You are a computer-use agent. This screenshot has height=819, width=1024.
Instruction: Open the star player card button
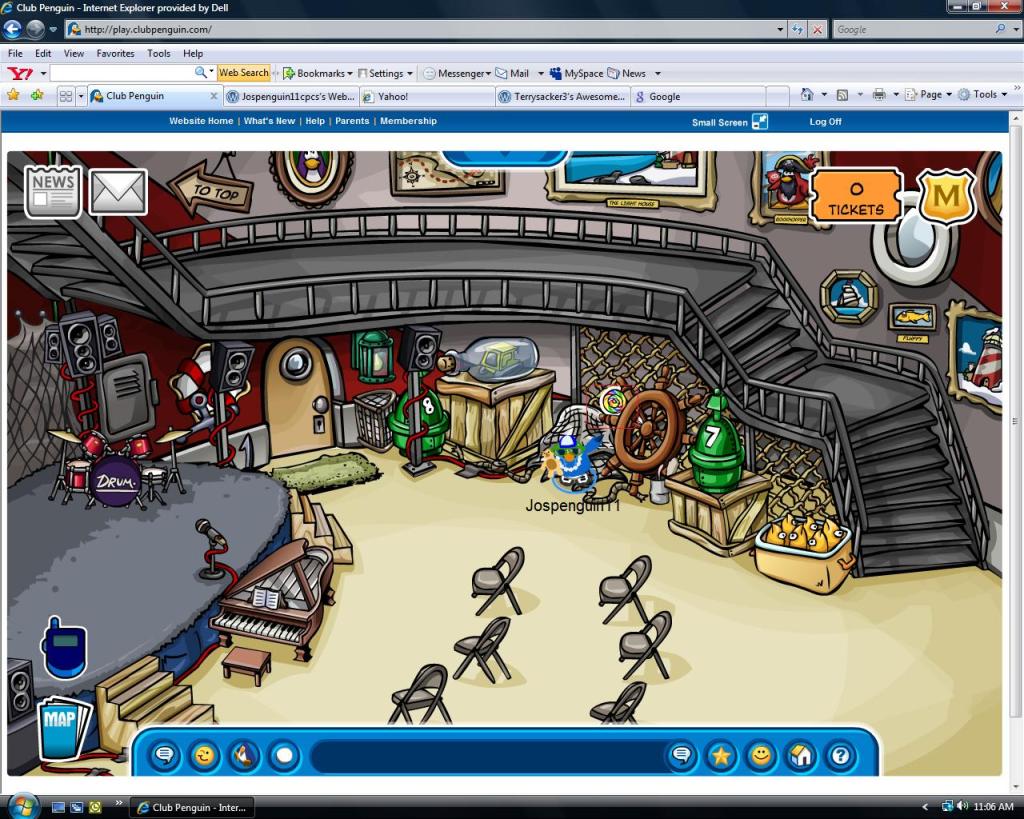click(721, 755)
